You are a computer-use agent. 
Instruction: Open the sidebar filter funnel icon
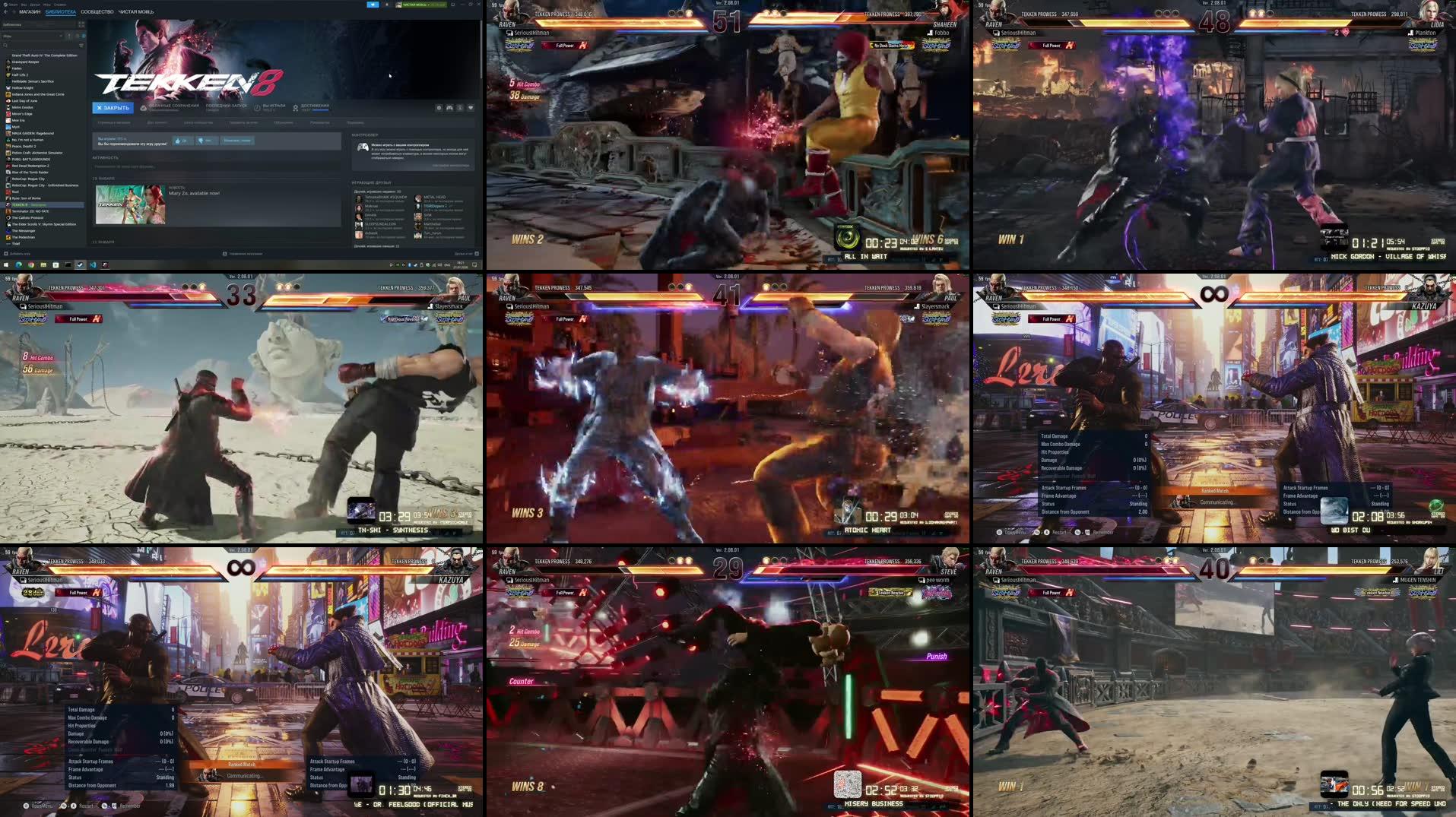tap(81, 46)
